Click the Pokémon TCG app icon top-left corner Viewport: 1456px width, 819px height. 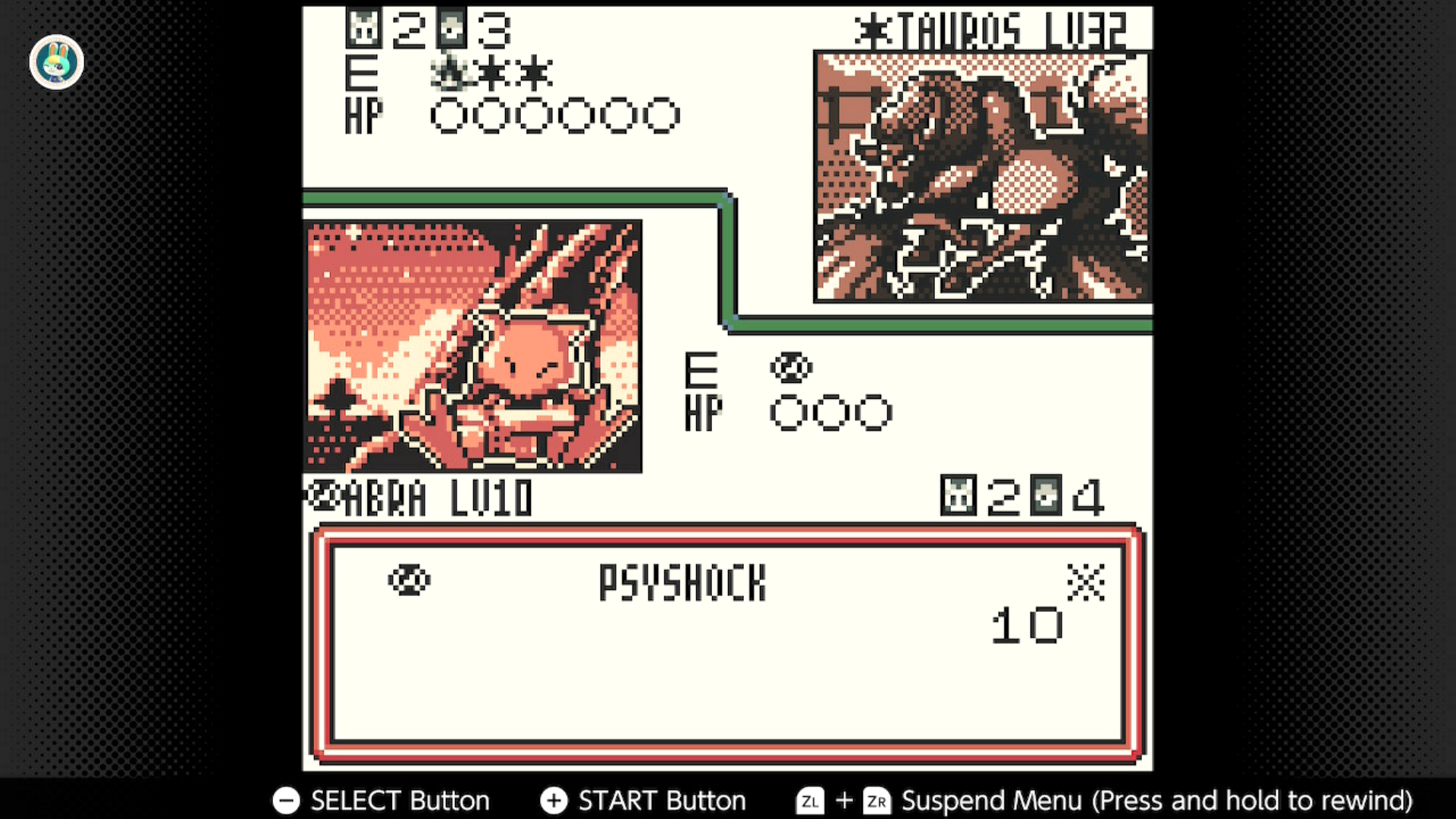click(x=56, y=61)
